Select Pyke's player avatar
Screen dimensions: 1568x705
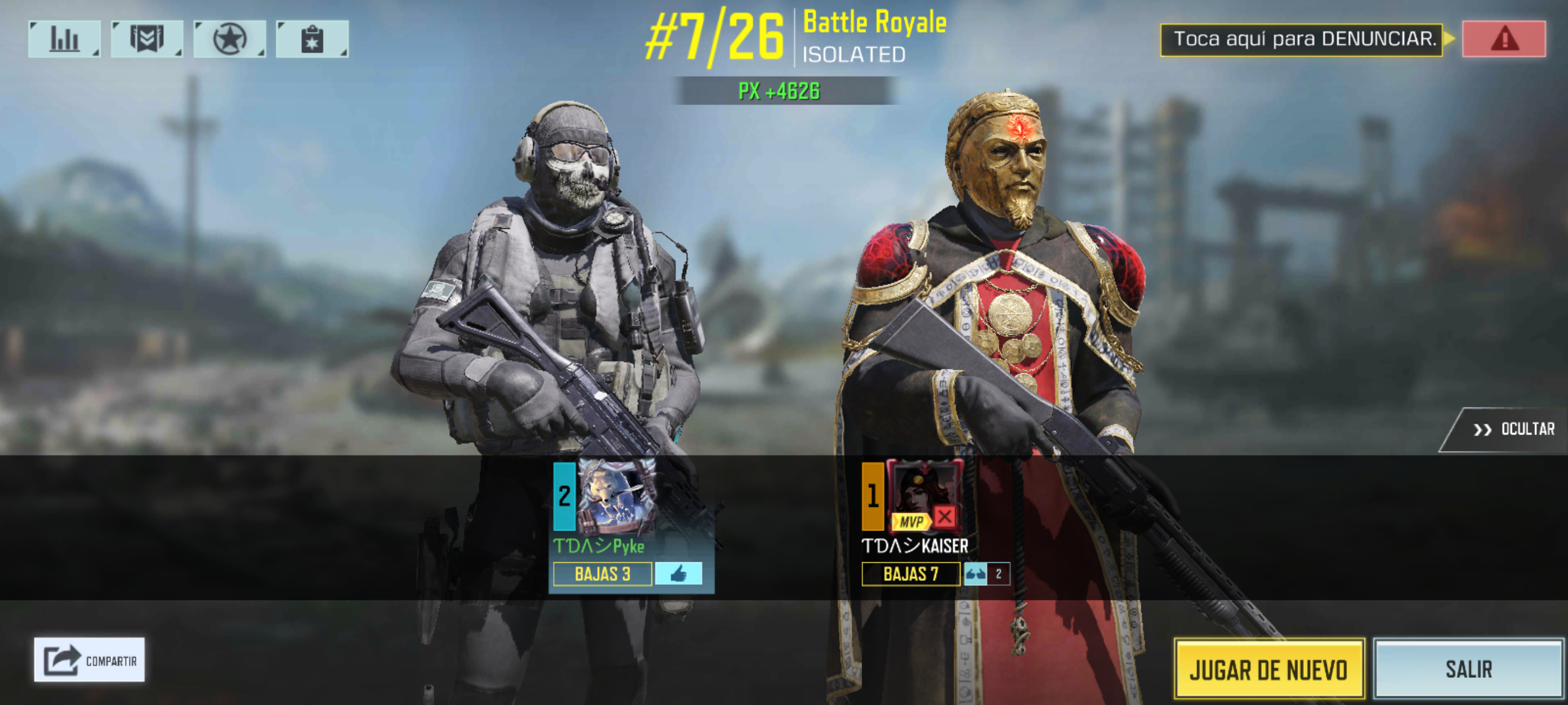tap(615, 496)
